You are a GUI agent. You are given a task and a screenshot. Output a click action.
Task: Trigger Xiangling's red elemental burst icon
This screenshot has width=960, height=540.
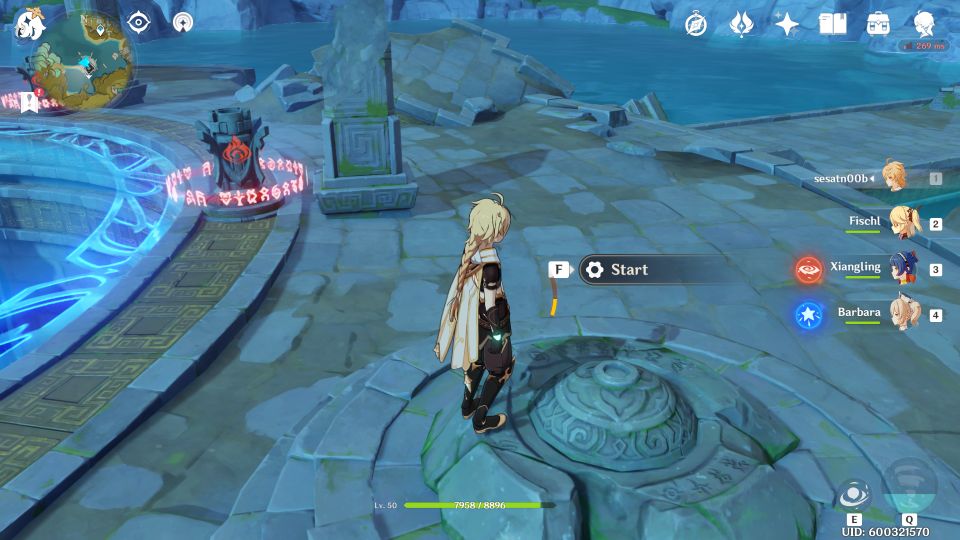(808, 268)
